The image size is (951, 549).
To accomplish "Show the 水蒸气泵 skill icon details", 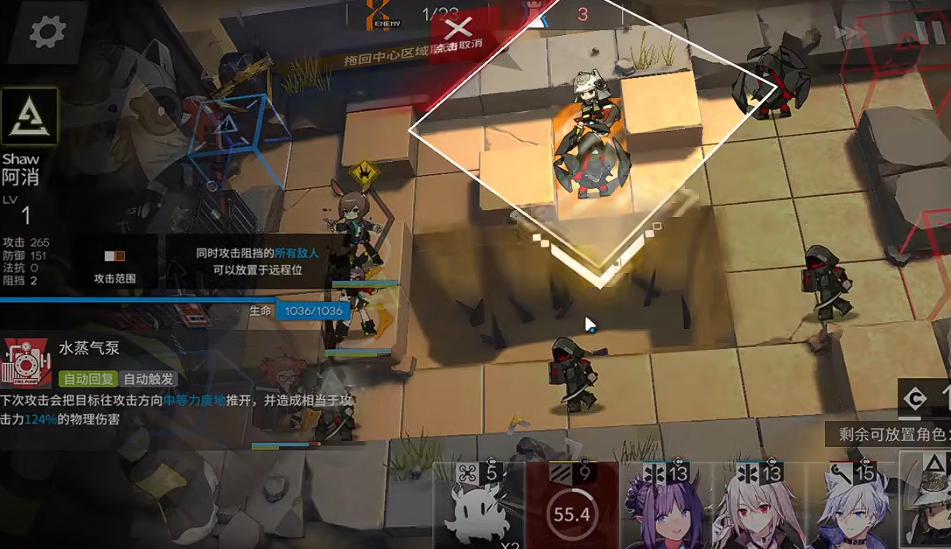I will [x=27, y=363].
